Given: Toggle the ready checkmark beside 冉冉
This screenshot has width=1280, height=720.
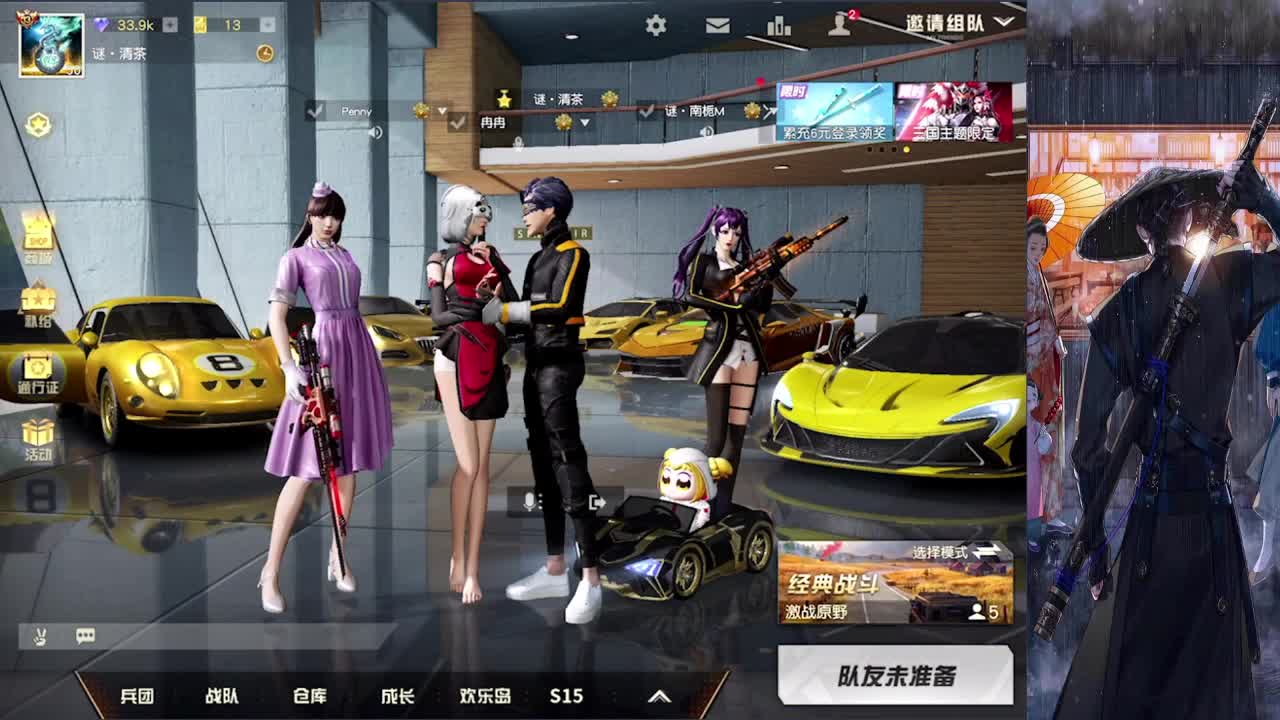Looking at the screenshot, I should point(458,123).
